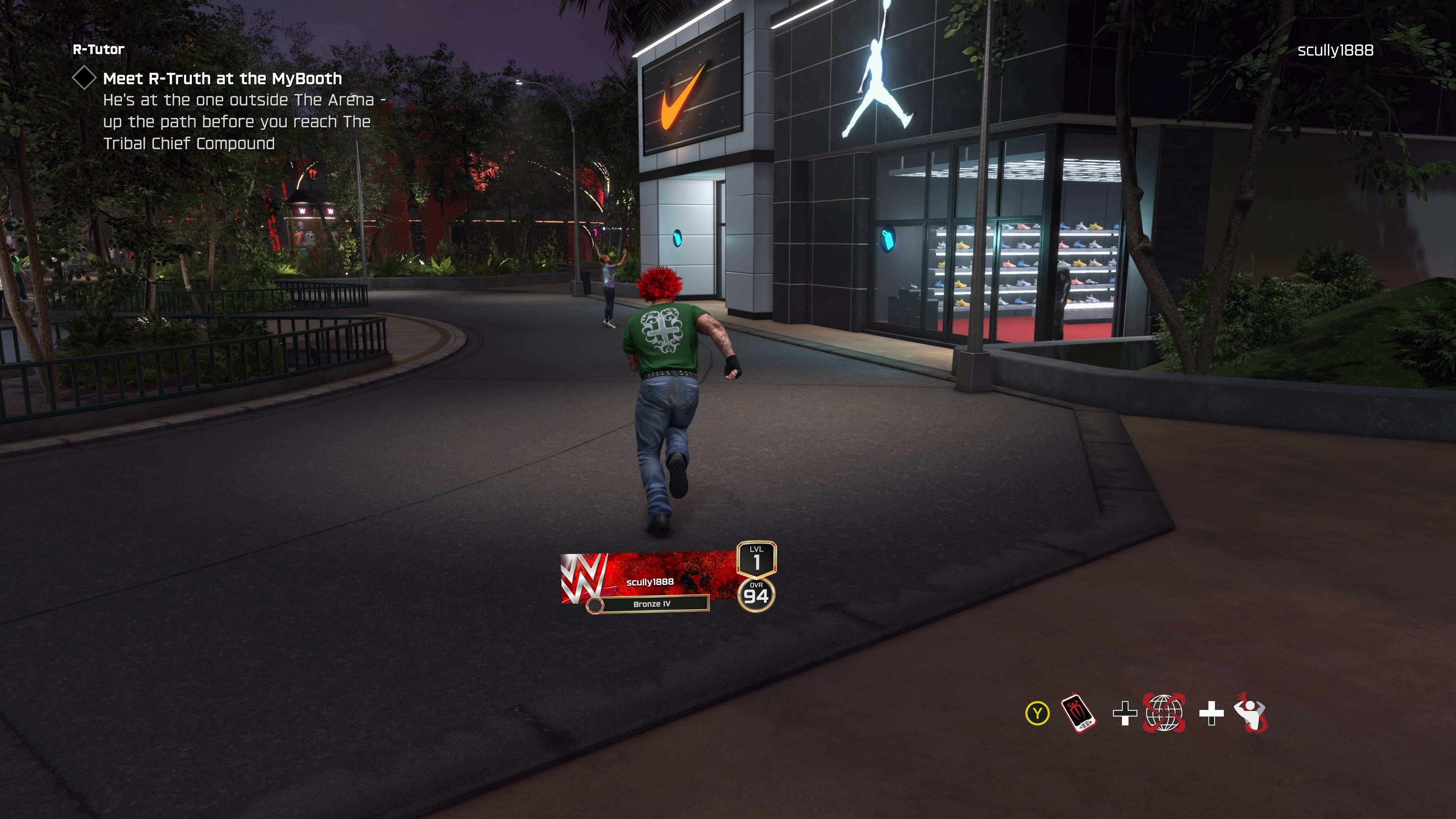Select the Meet R-Truth at the MyBooth objective
The width and height of the screenshot is (1456, 819).
(222, 78)
